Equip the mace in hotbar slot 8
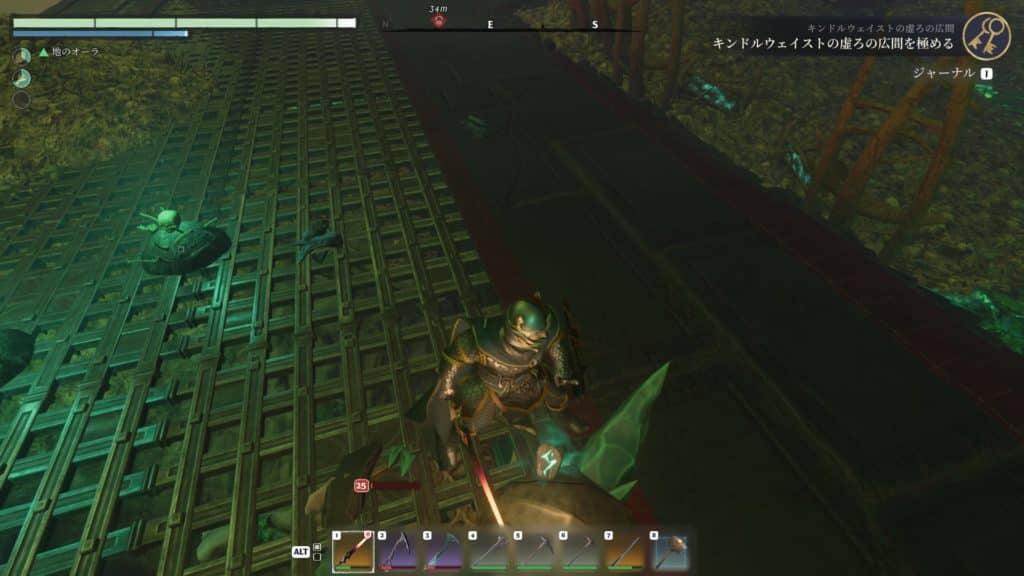 668,551
